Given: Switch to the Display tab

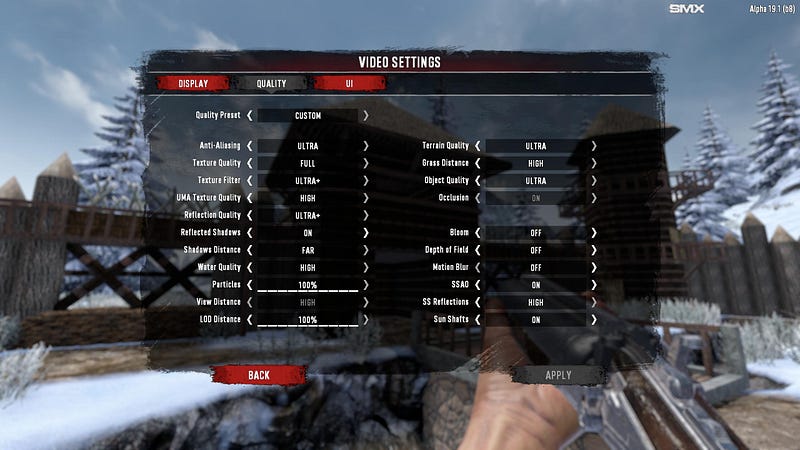Looking at the screenshot, I should (x=193, y=83).
